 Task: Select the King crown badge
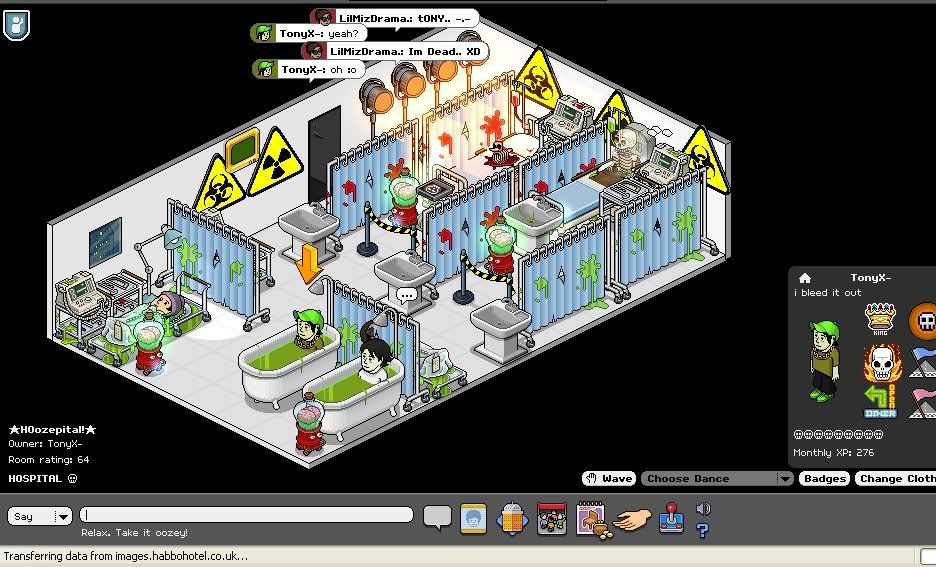(880, 318)
